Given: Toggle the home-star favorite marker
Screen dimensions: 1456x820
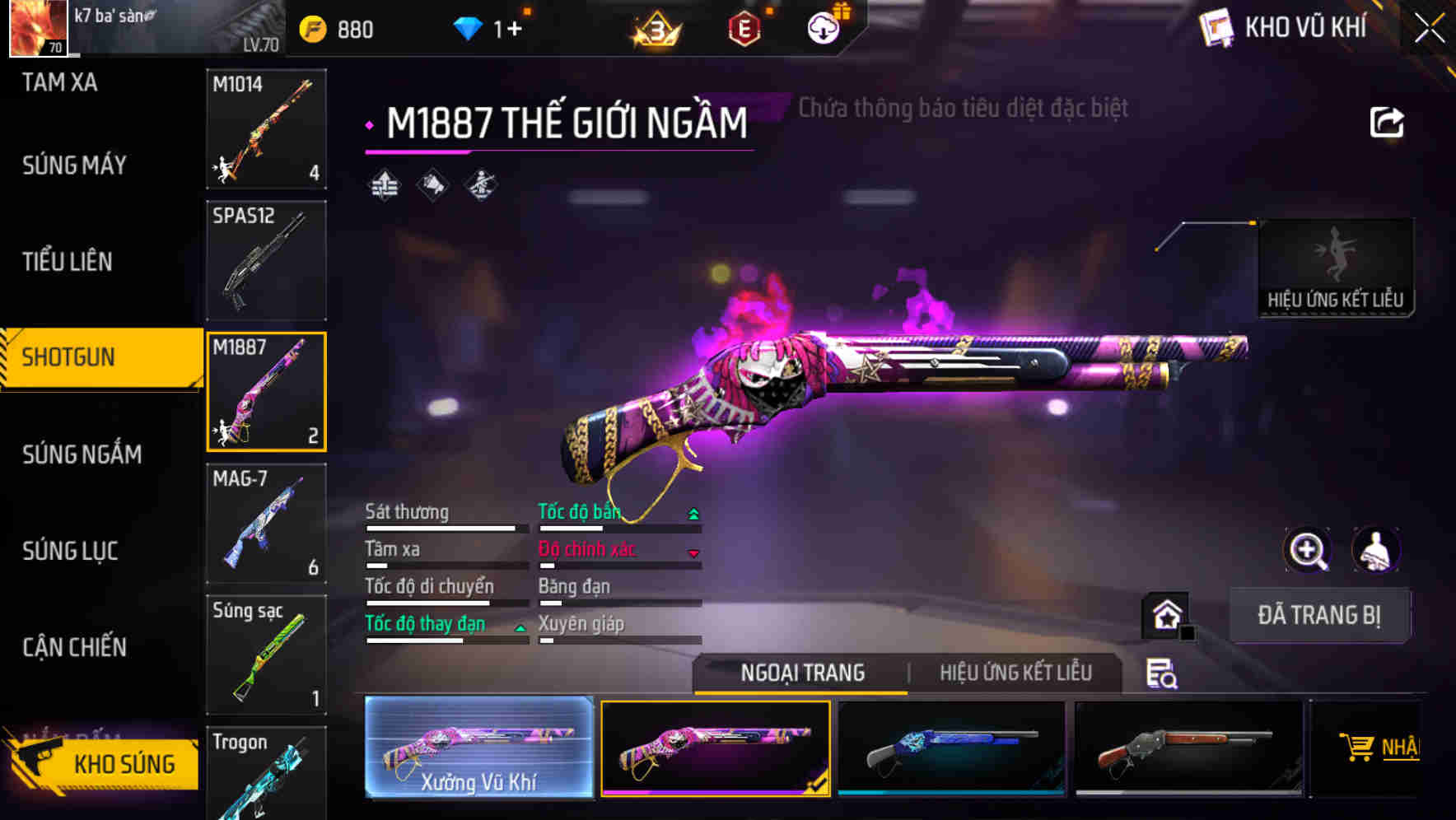Looking at the screenshot, I should click(x=1164, y=615).
